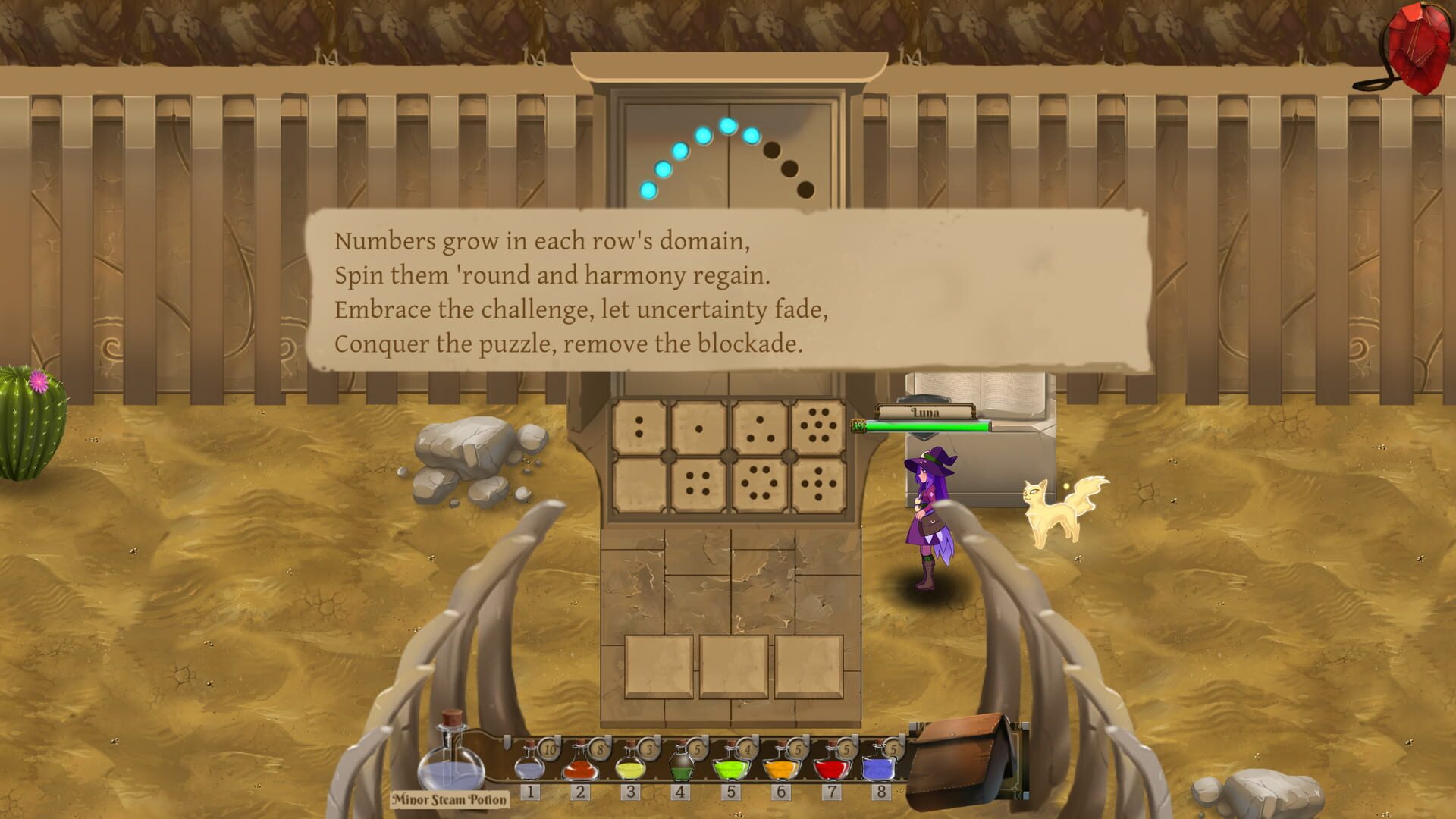Select the yellow potion in slot 3
1456x819 pixels.
[631, 770]
